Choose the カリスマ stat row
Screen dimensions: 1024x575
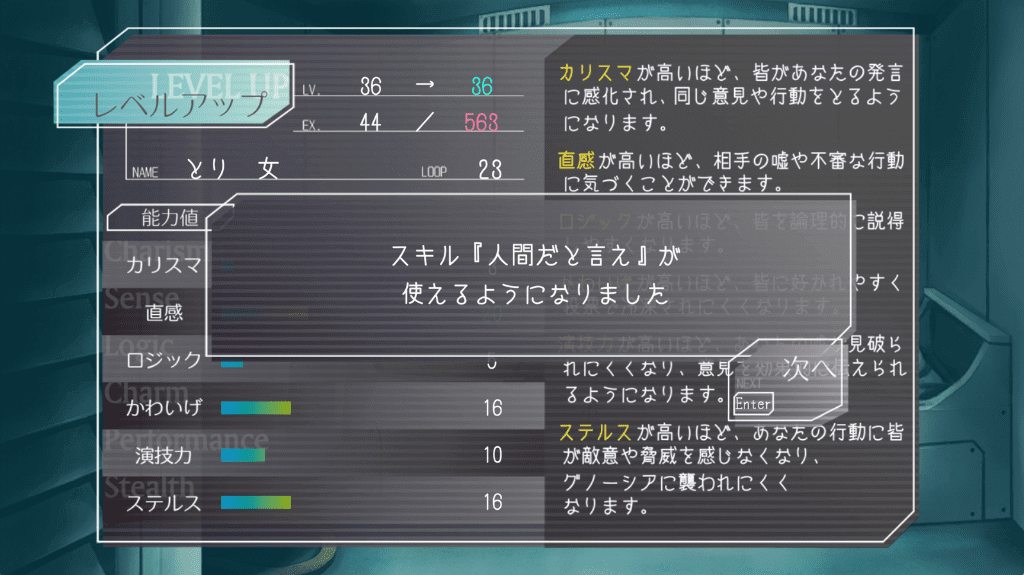pos(160,266)
